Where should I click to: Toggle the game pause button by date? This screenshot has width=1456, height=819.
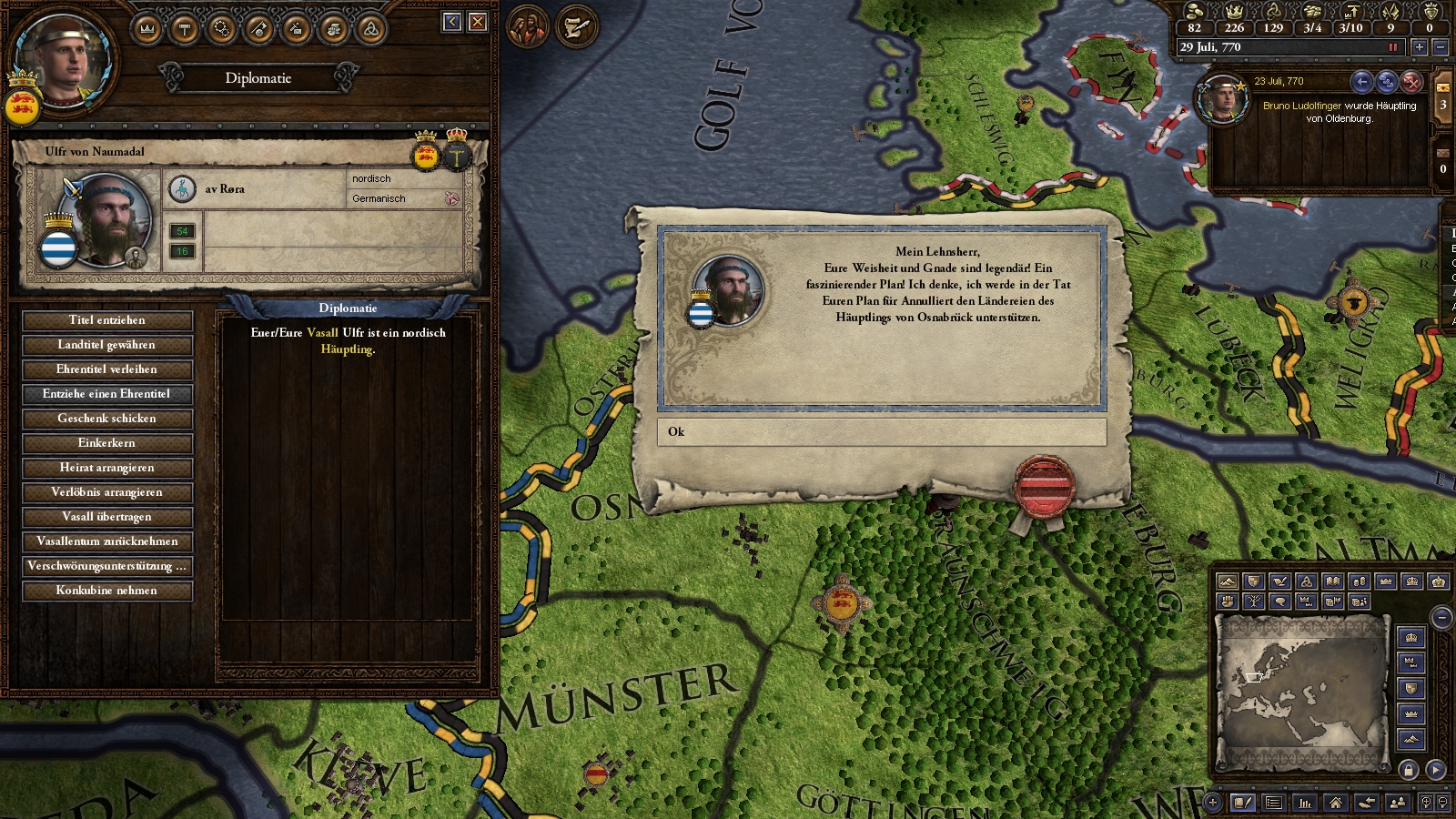point(1392,47)
